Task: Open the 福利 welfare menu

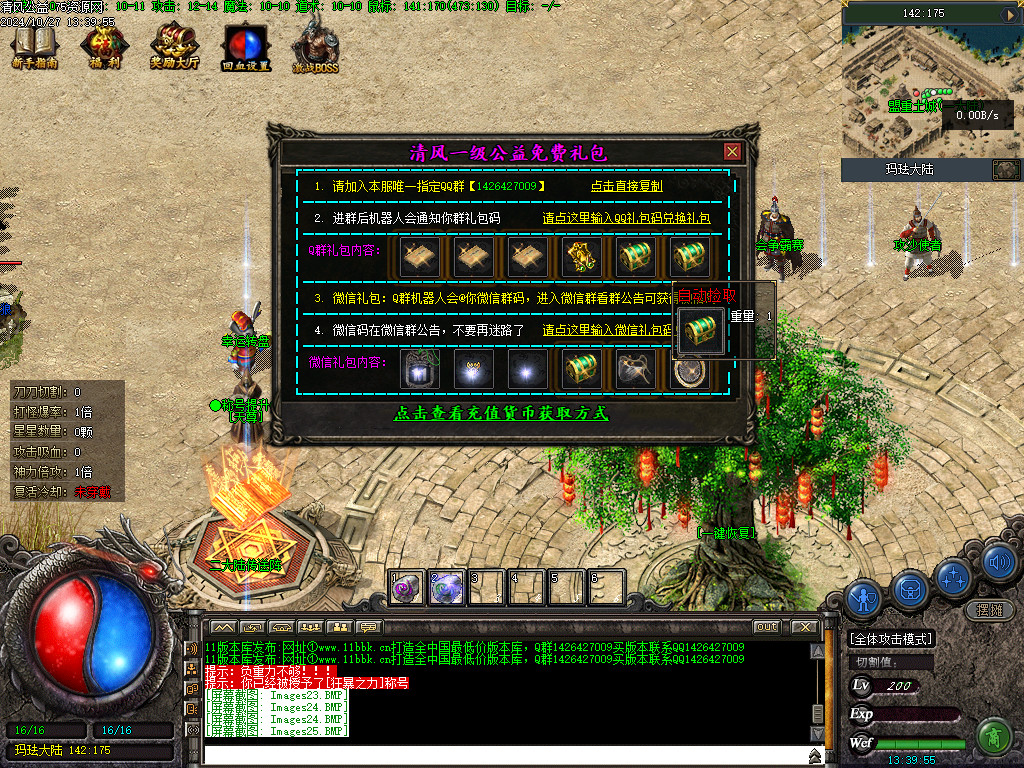Action: 102,47
